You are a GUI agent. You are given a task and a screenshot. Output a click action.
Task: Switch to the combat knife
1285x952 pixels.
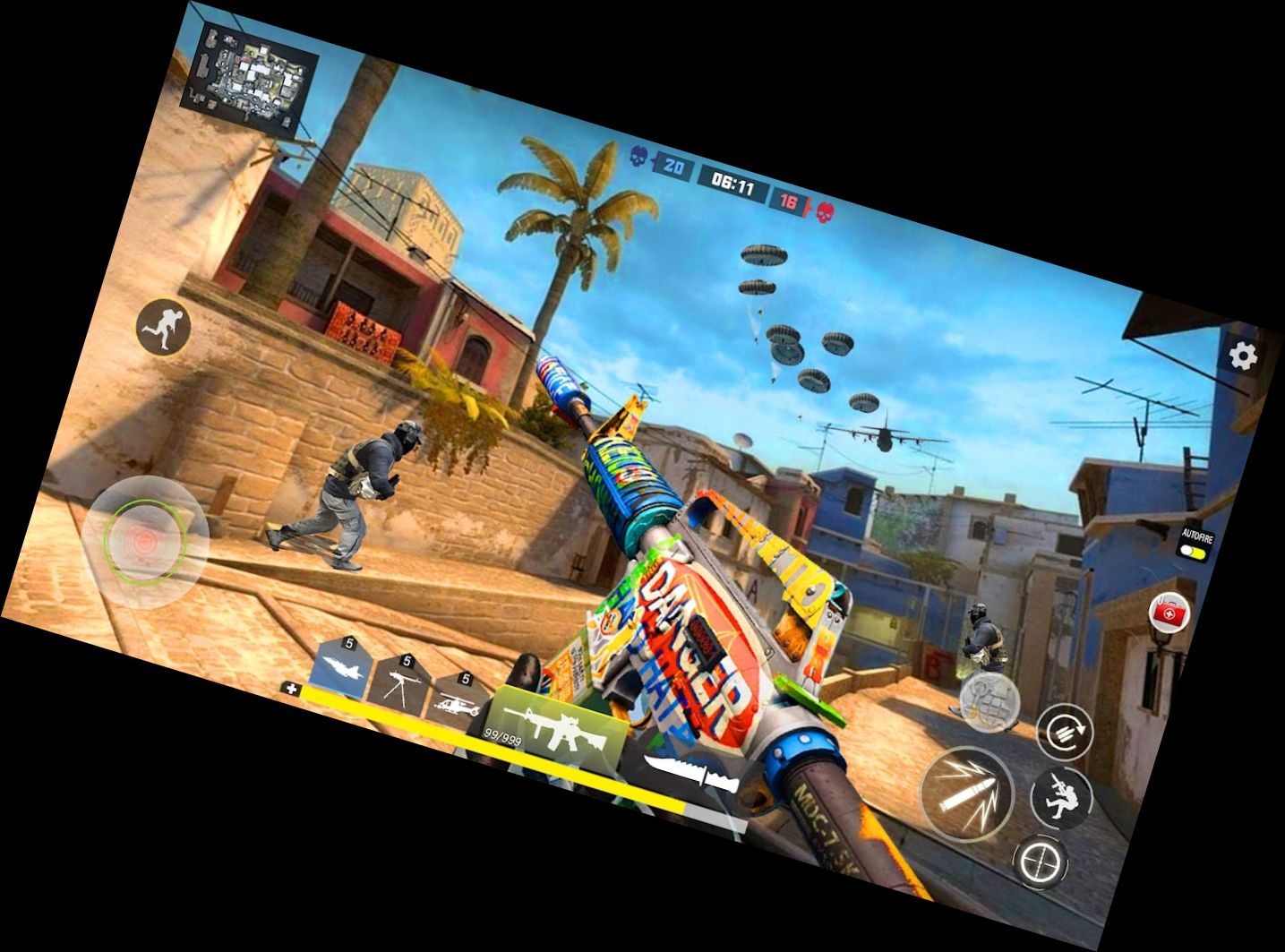pos(691,773)
